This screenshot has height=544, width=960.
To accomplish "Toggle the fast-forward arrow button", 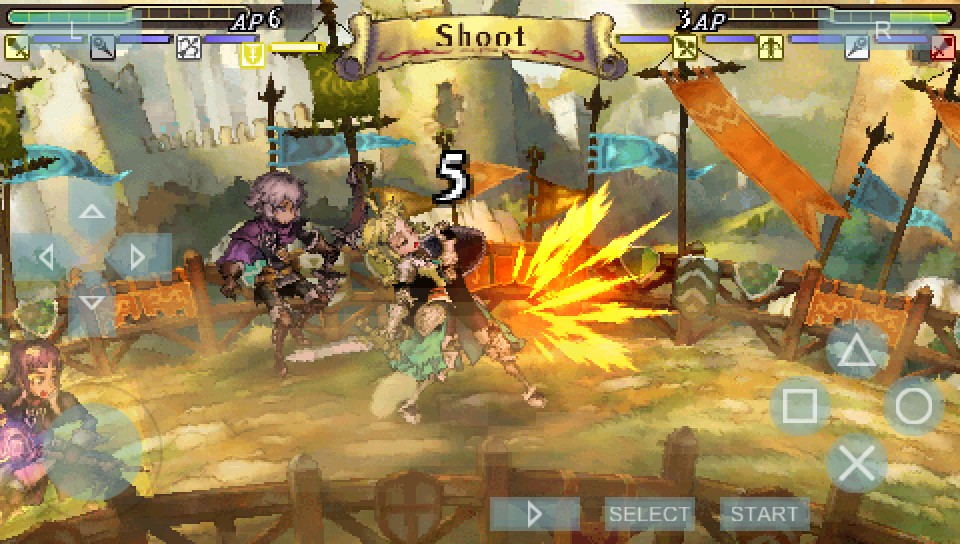I will pyautogui.click(x=535, y=514).
